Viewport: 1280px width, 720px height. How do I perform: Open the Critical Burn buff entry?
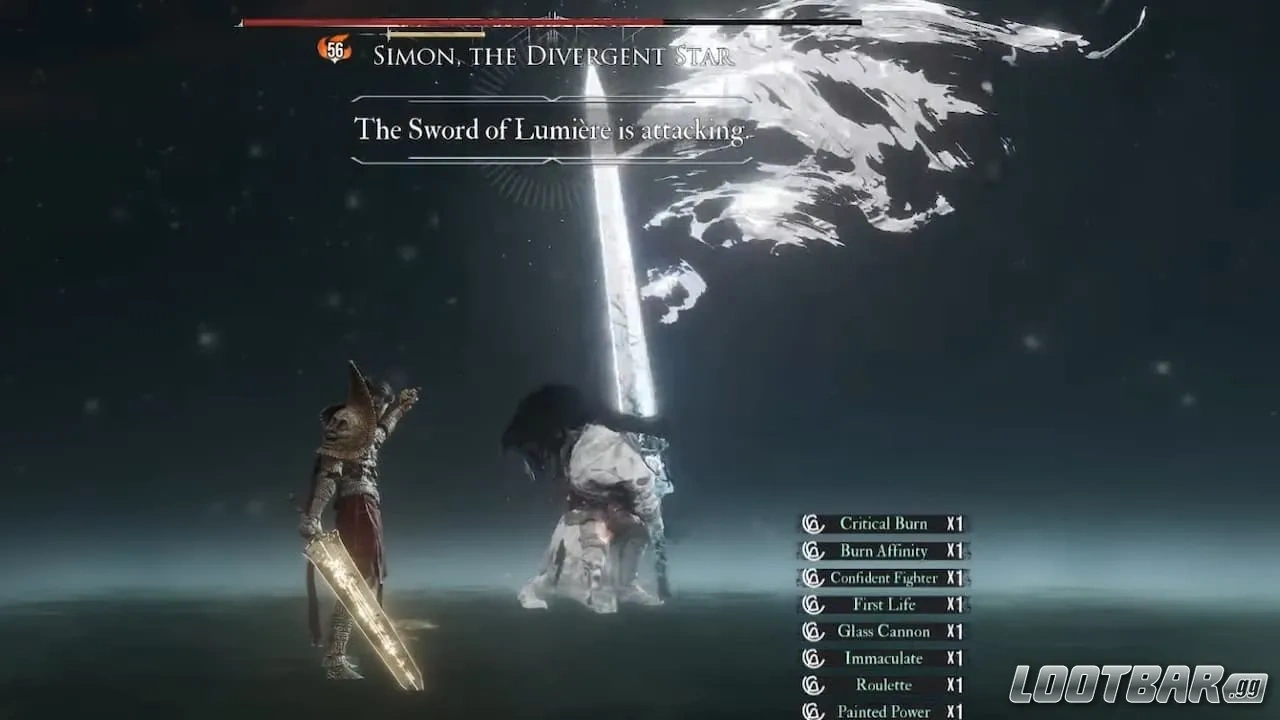884,523
